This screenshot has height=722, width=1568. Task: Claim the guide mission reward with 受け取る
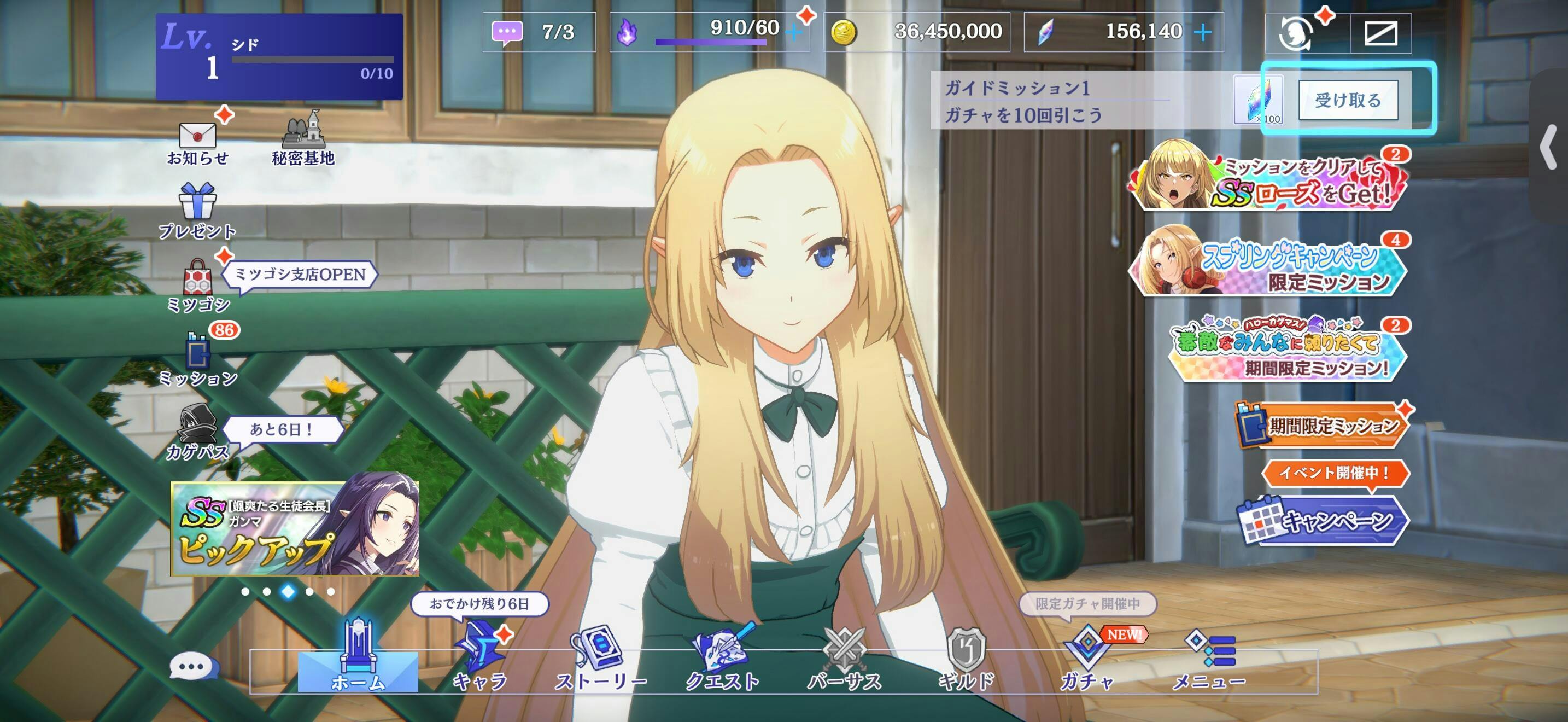coord(1348,100)
